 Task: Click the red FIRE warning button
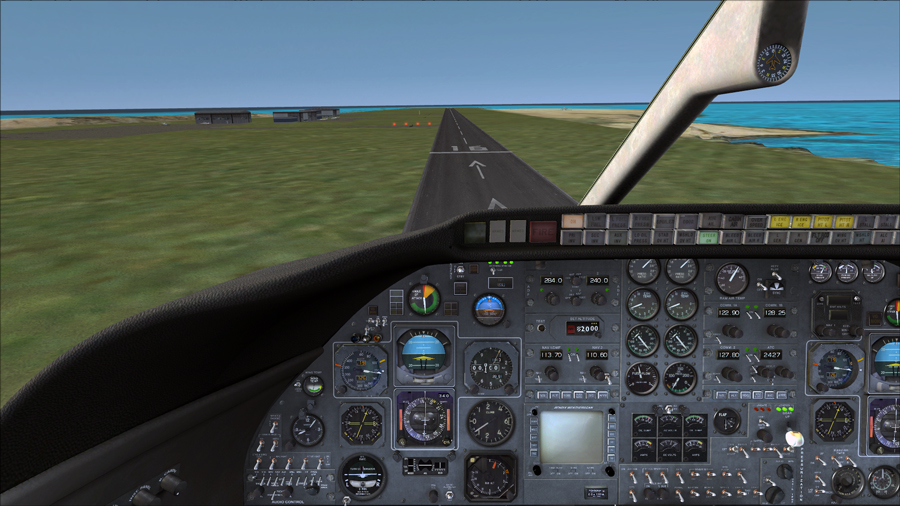(543, 232)
